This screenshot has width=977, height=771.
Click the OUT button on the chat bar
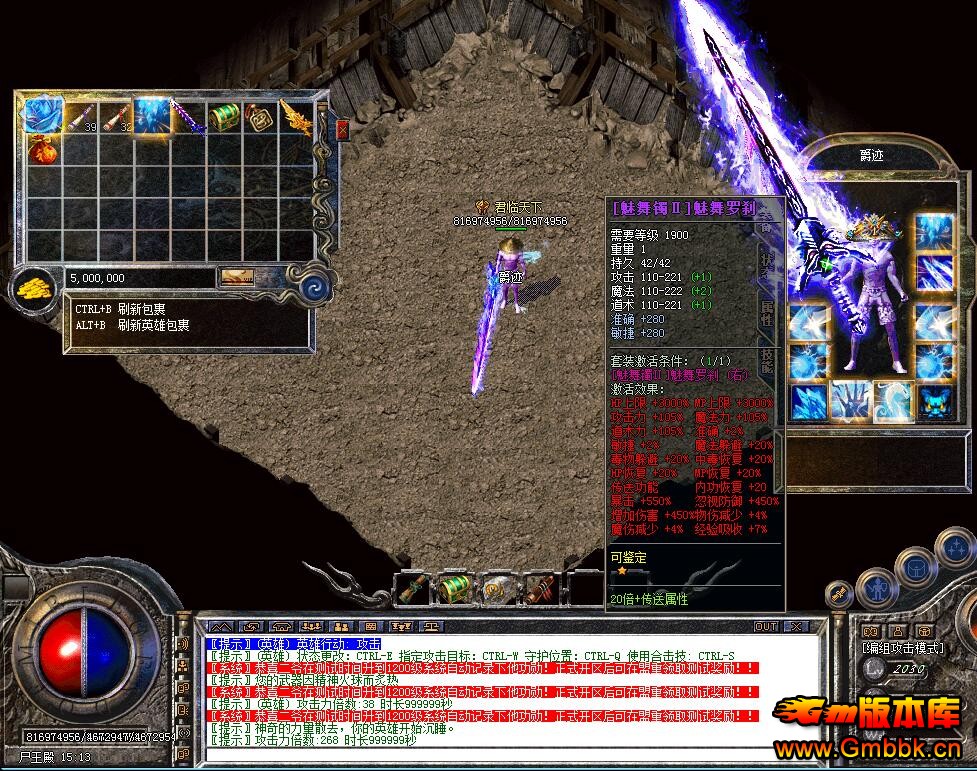765,627
